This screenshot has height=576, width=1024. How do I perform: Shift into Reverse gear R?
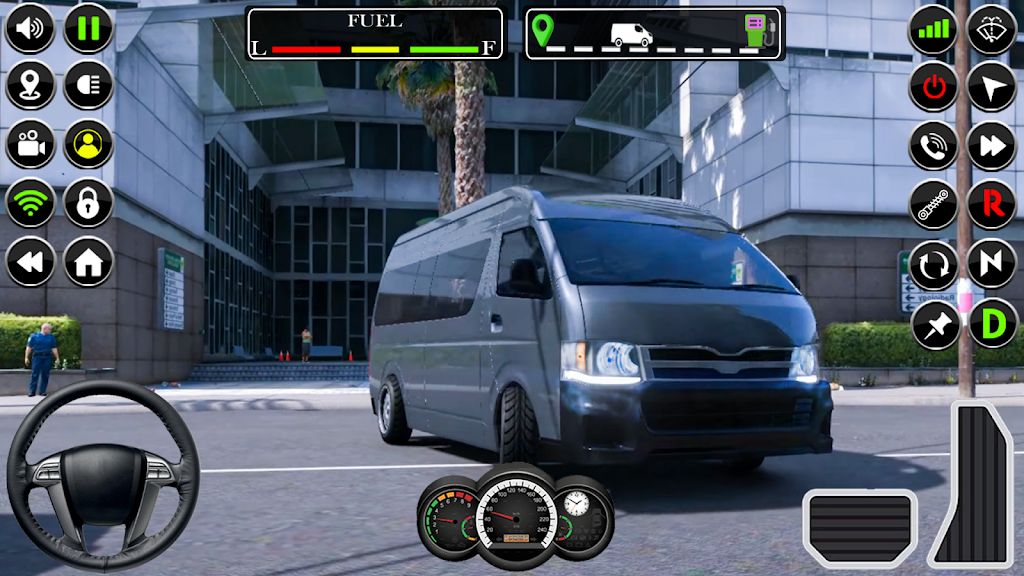[x=992, y=205]
